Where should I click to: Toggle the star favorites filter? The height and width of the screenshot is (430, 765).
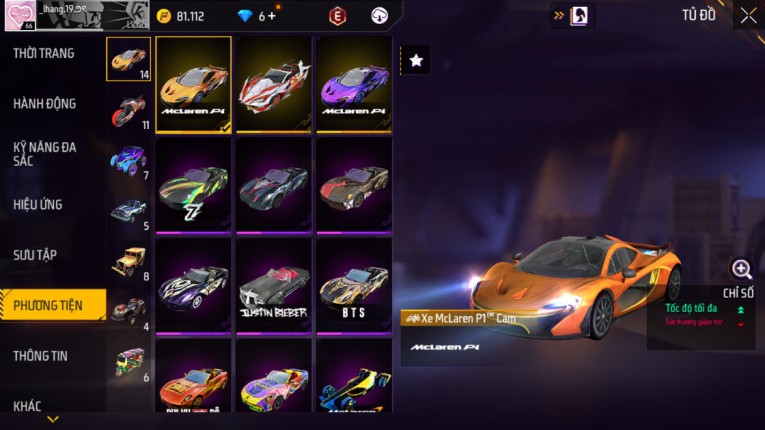[416, 61]
